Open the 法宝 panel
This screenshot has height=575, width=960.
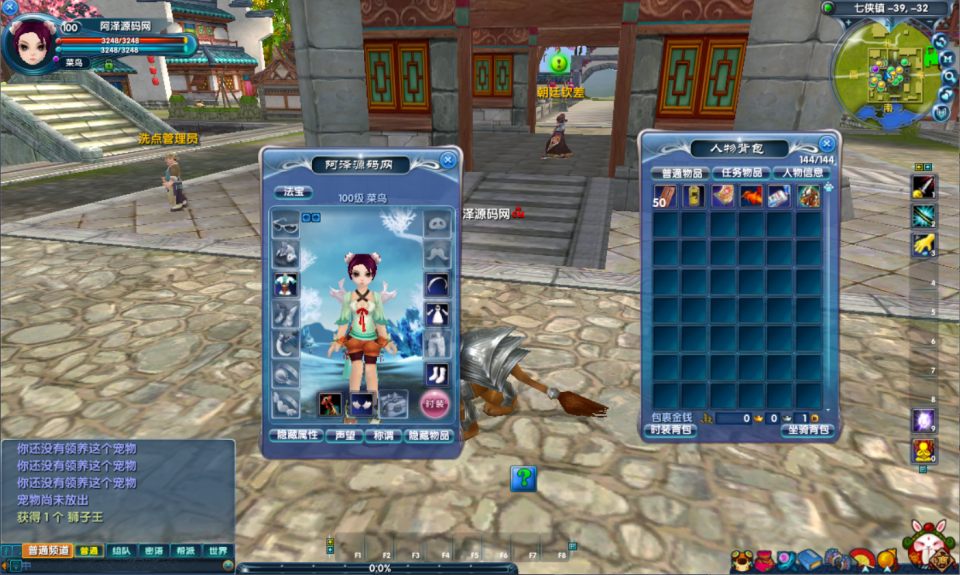292,191
